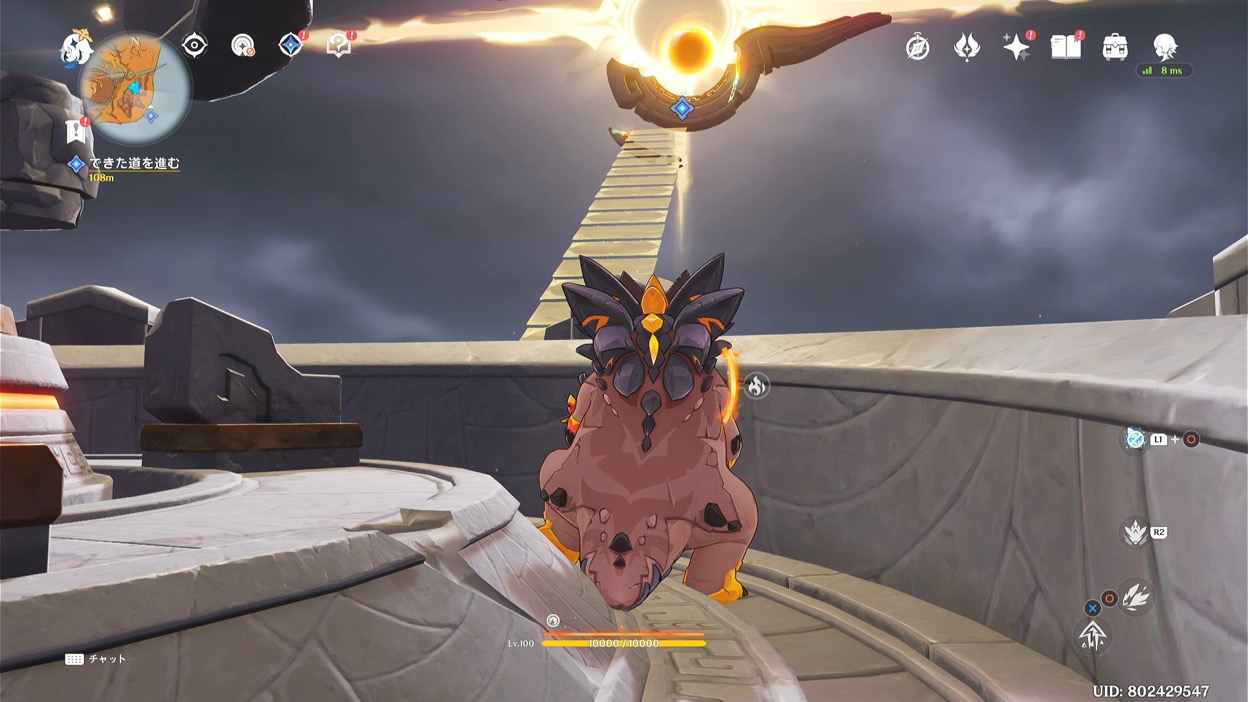The image size is (1248, 702).
Task: Select the tracked quest objective できた道を進む
Action: (134, 163)
